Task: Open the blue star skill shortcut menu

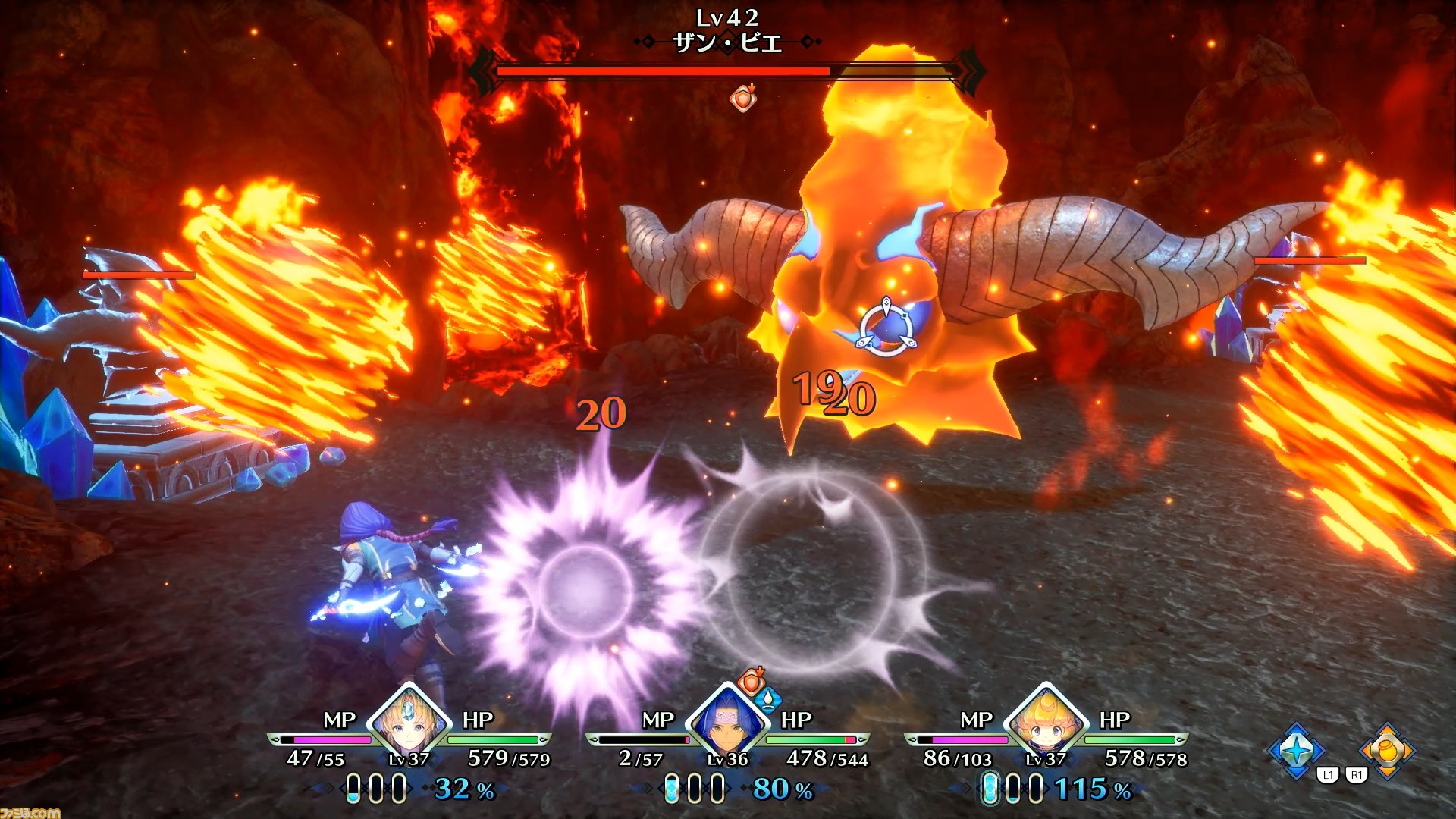Action: tap(1296, 749)
